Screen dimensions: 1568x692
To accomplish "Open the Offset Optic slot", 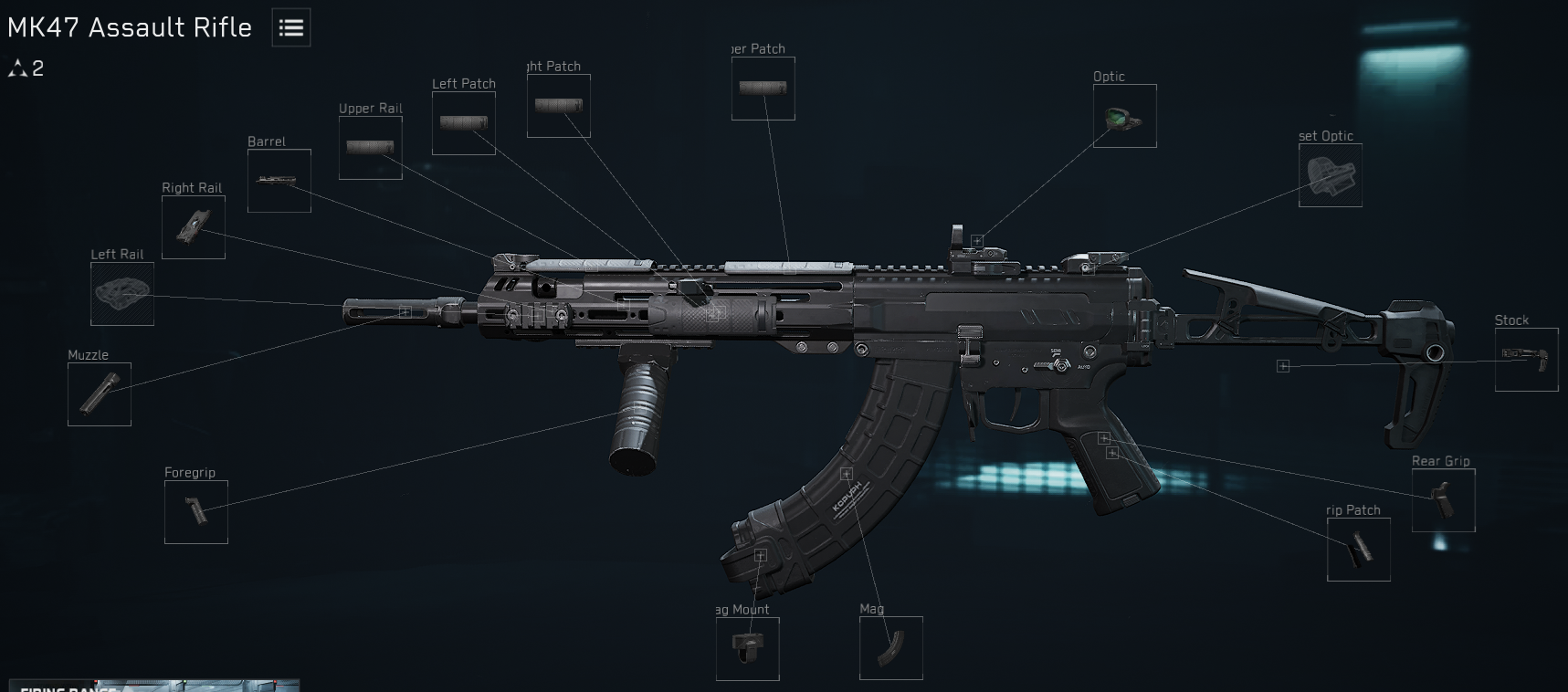I will (1331, 175).
